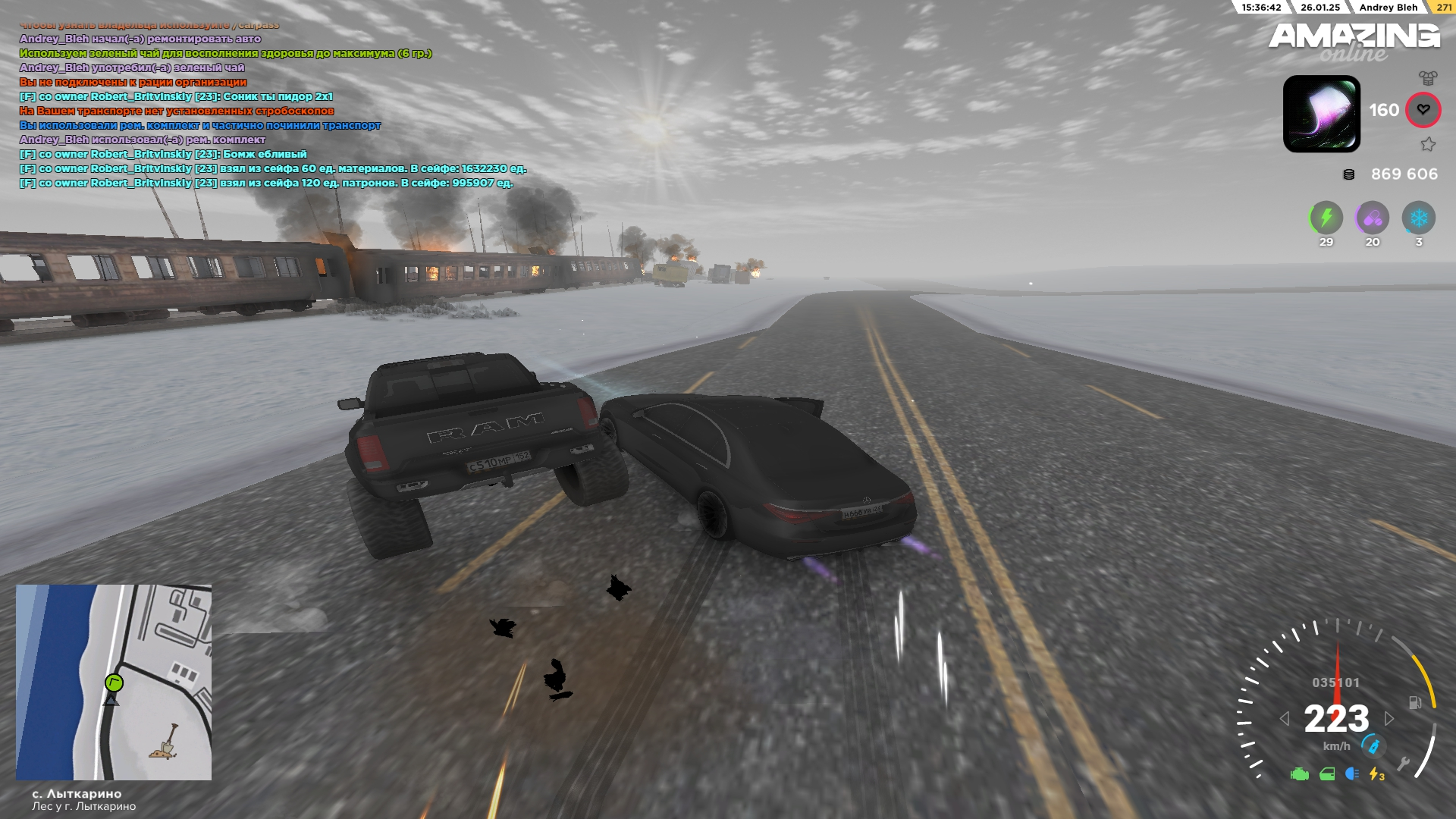Open the minimap of Lytkarino
The width and height of the screenshot is (1456, 819).
[114, 682]
